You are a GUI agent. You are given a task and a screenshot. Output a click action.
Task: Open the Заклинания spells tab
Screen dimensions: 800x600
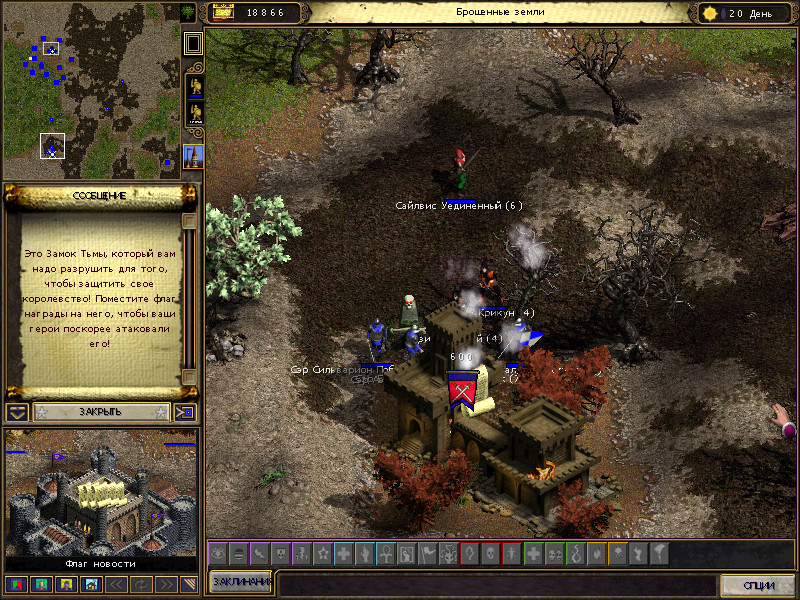point(241,583)
